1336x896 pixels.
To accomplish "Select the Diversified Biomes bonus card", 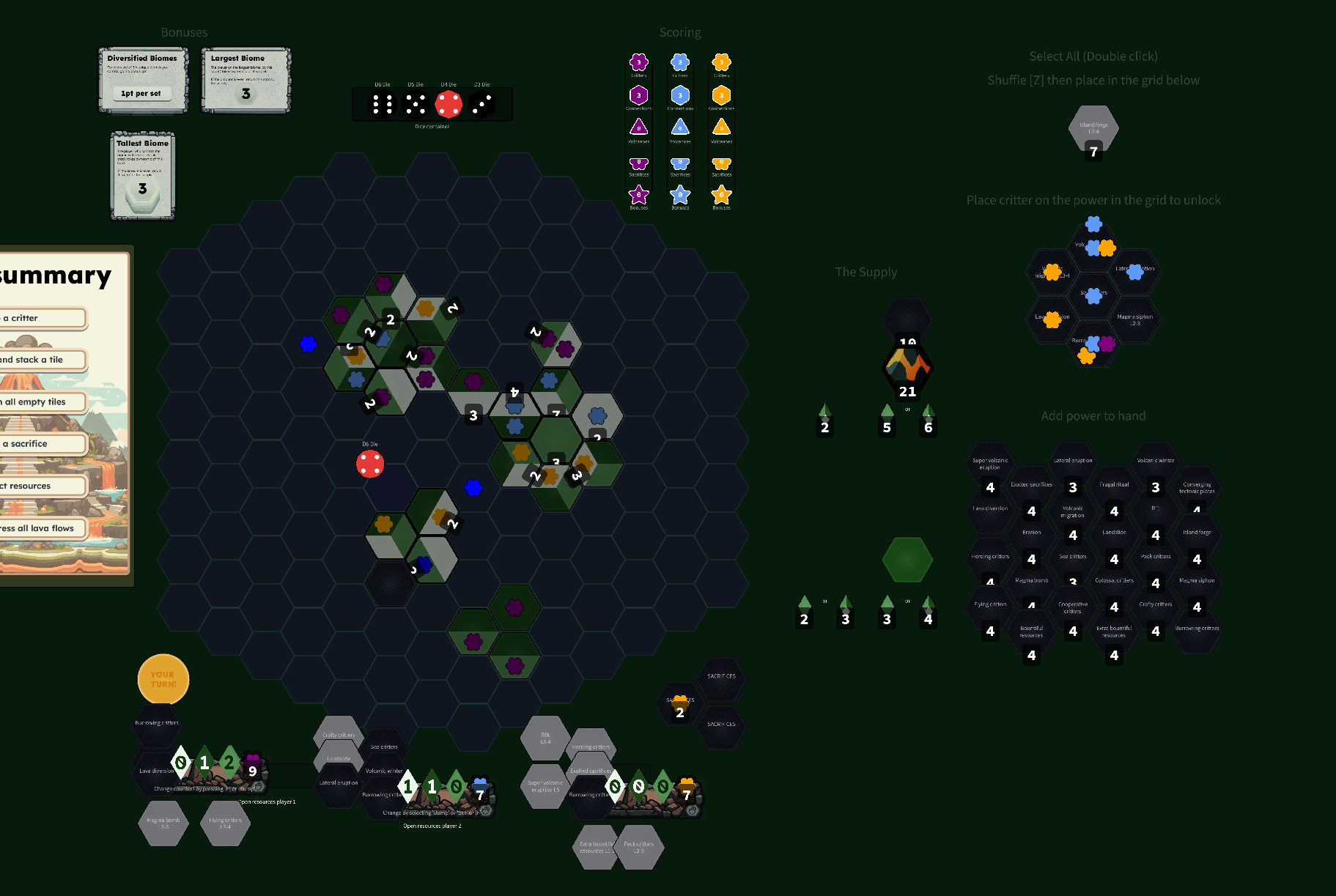I will click(143, 80).
